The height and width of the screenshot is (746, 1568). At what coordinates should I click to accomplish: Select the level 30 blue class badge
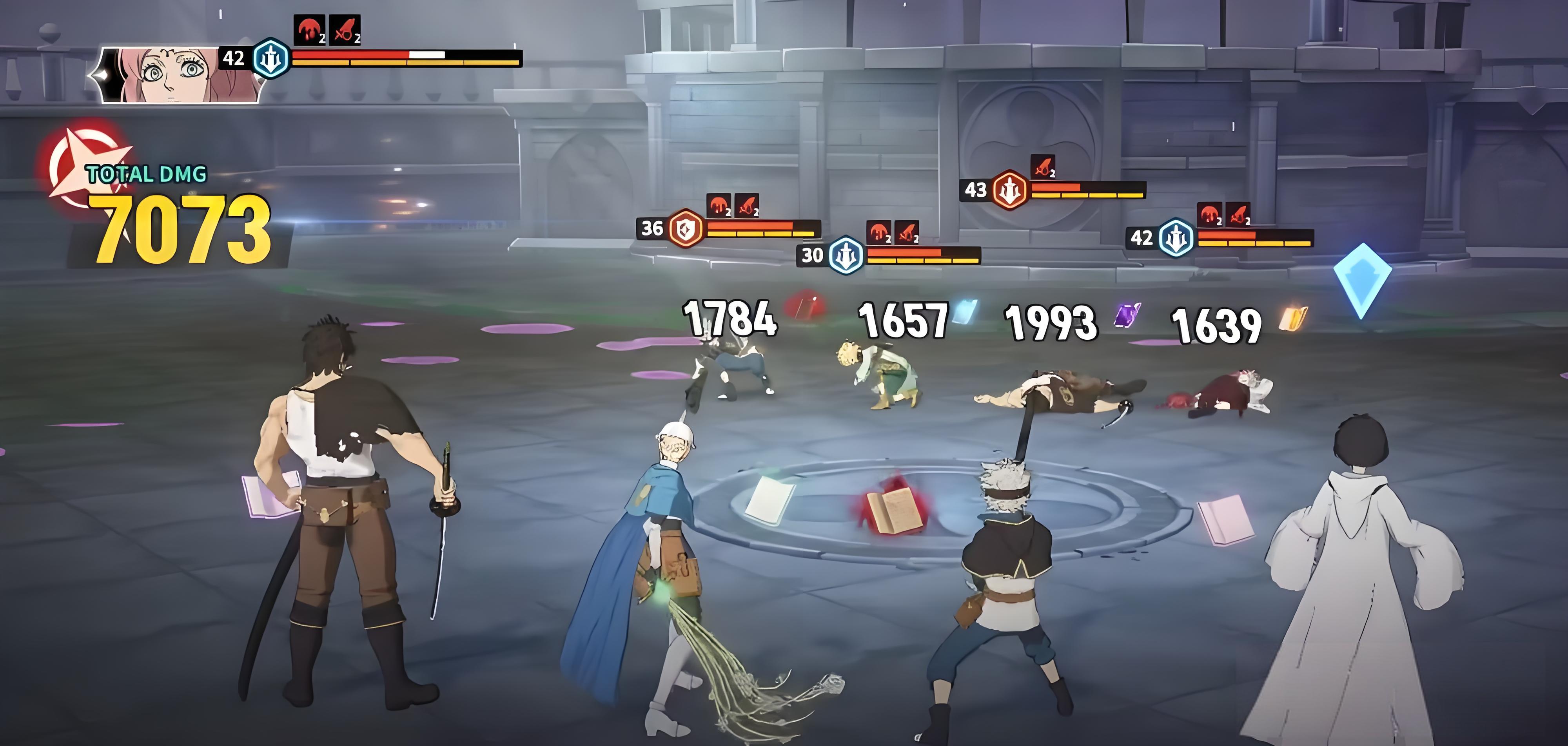(x=846, y=255)
